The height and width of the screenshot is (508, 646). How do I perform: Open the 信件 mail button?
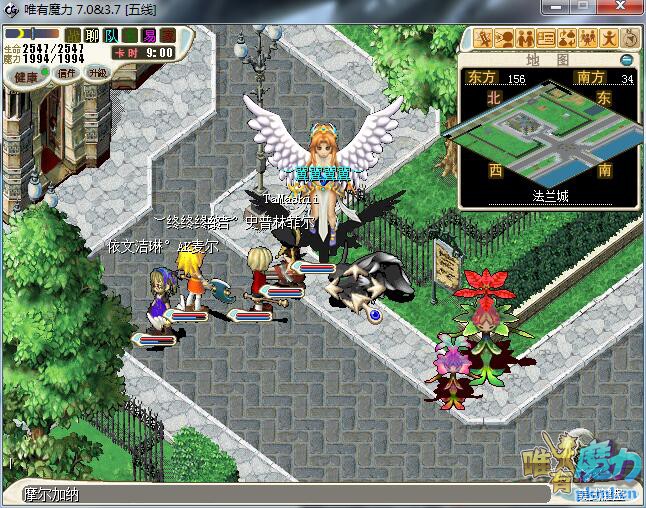(67, 73)
